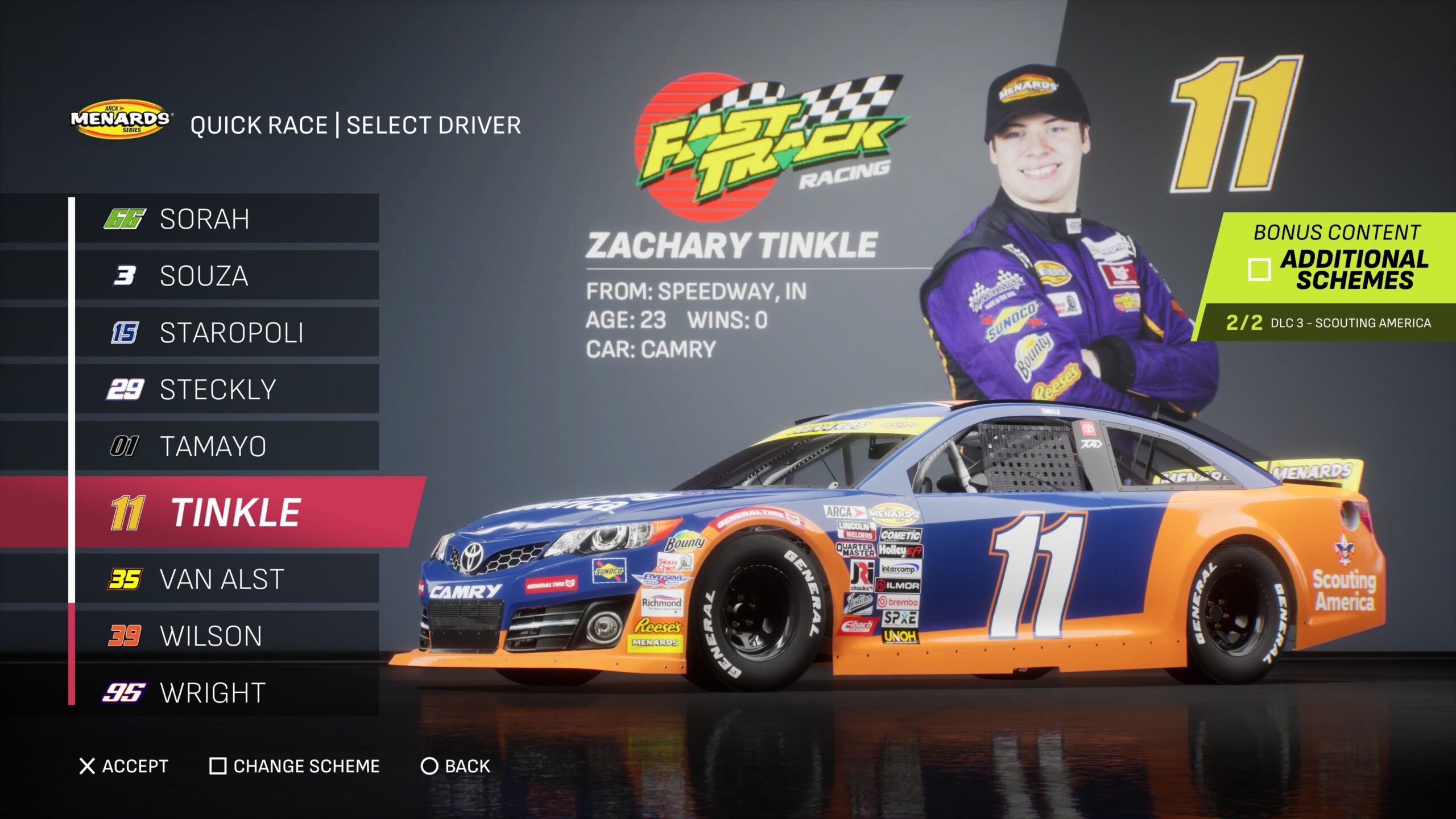Open the Additional Schemes bonus content panel
1456x819 pixels.
point(1337,269)
